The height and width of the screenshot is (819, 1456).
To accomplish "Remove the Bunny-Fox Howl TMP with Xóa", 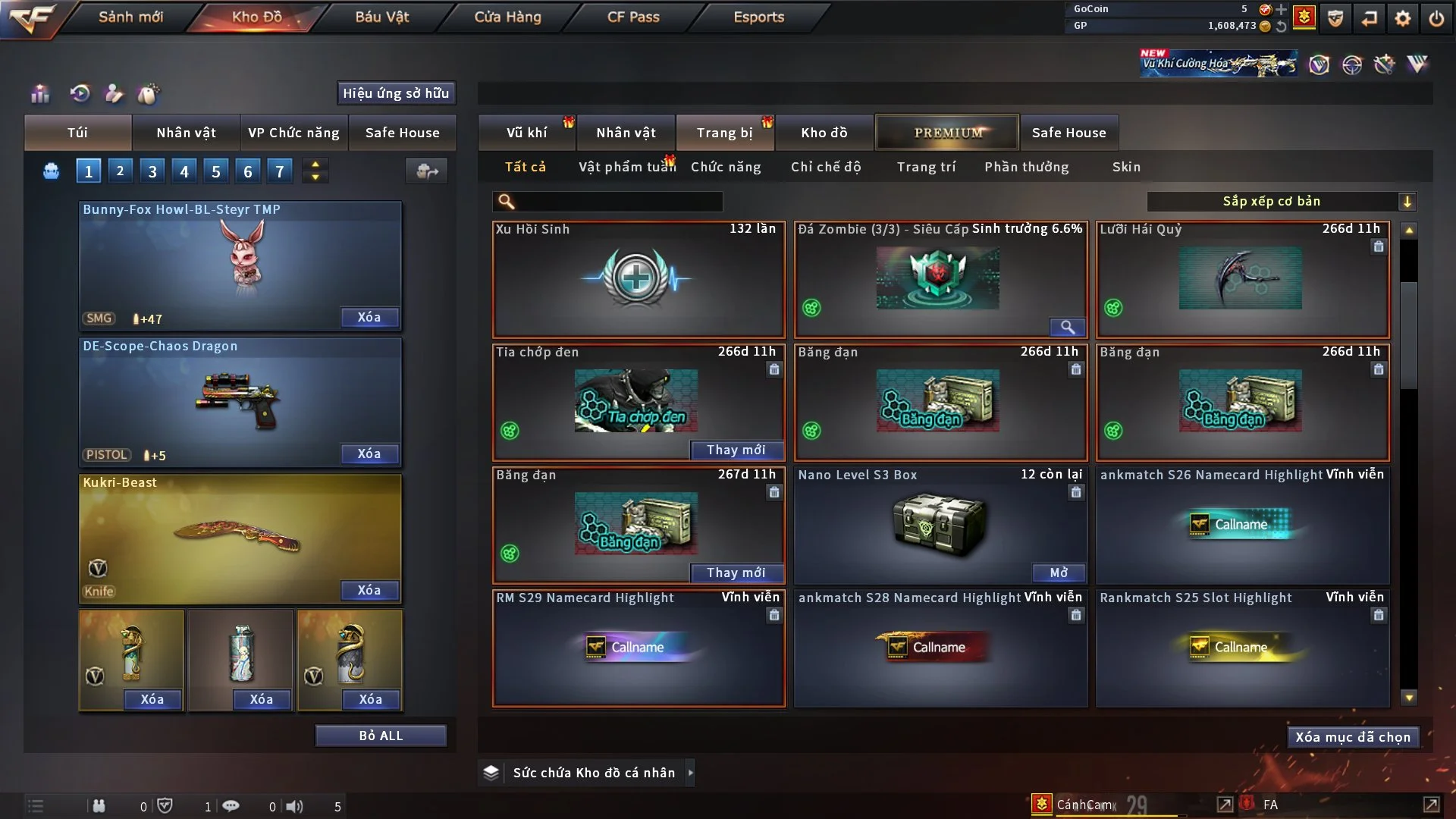I will pos(369,317).
